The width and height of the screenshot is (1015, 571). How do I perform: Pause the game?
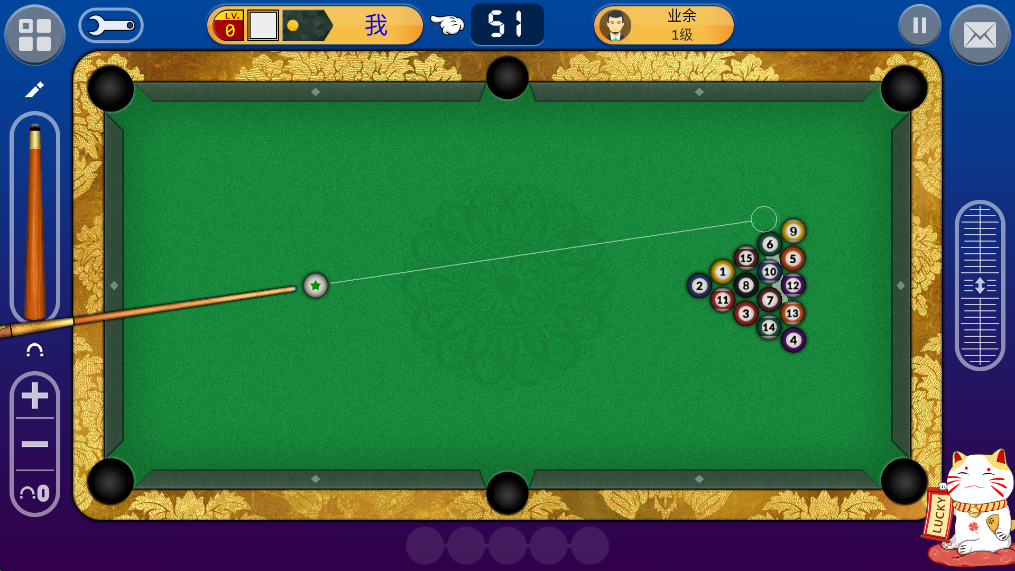pyautogui.click(x=919, y=25)
